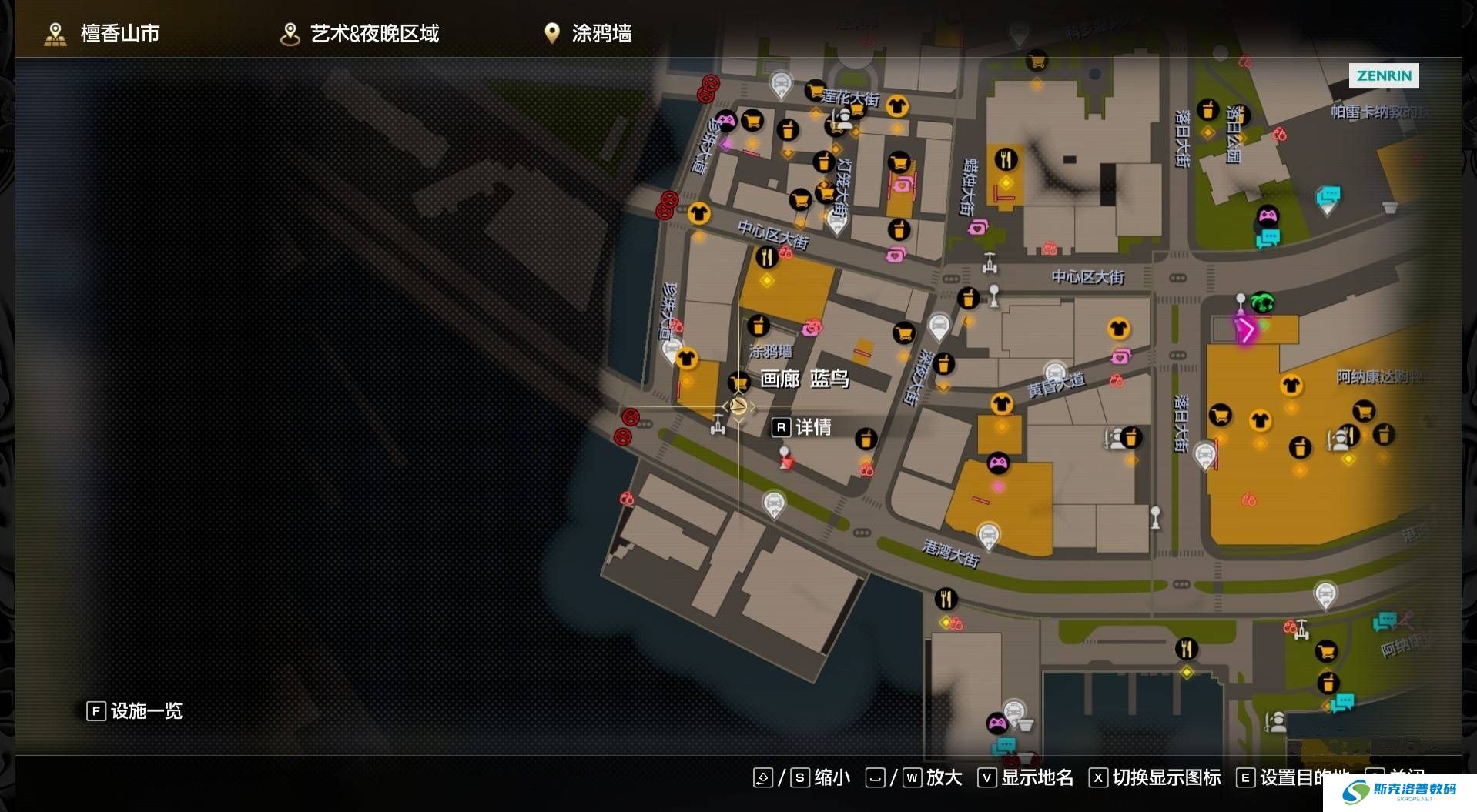1477x812 pixels.
Task: Select the shopping cart marker on 深夜大街
Action: (x=903, y=333)
